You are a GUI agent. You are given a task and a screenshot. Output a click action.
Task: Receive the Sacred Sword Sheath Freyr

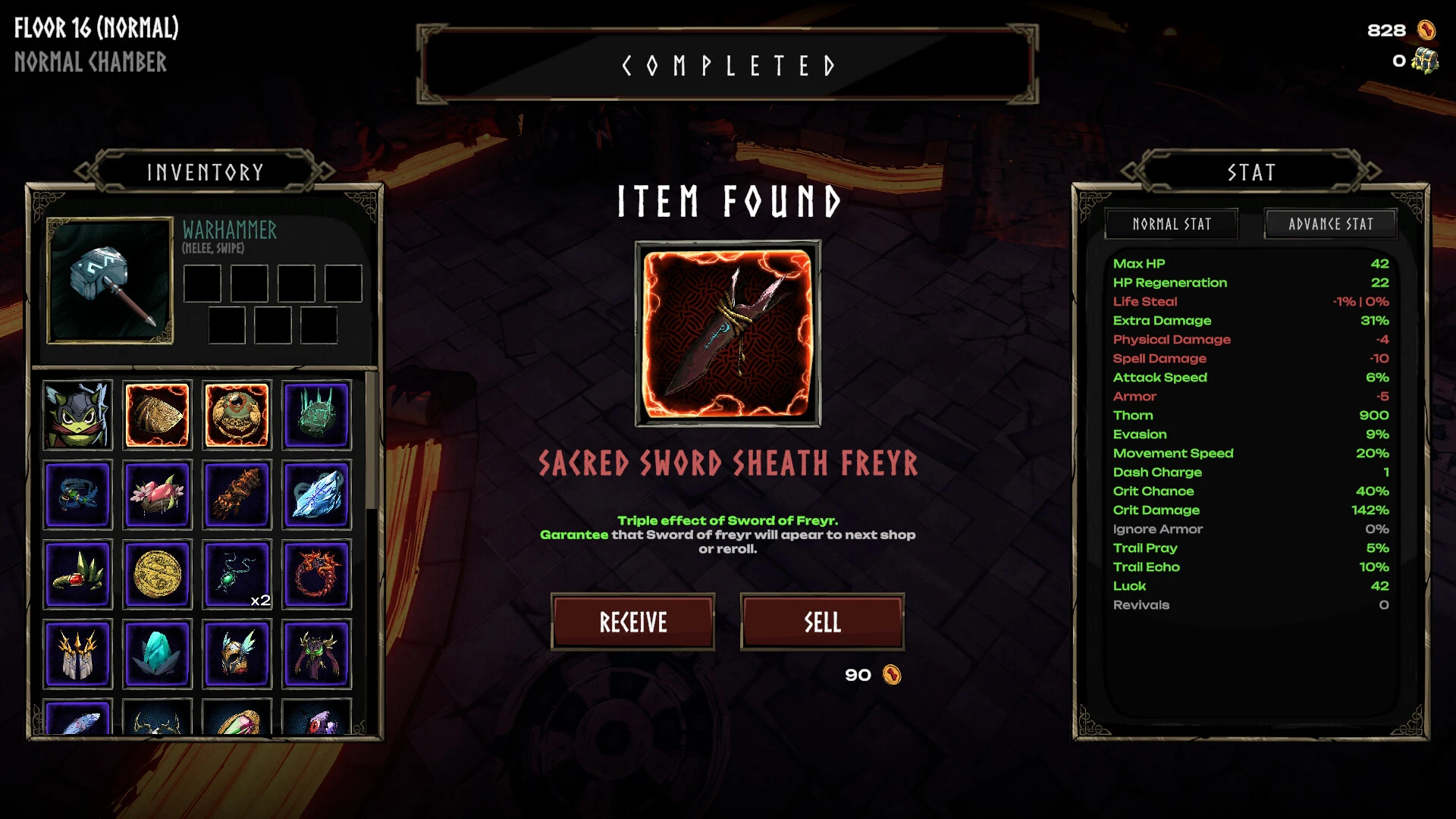[632, 622]
